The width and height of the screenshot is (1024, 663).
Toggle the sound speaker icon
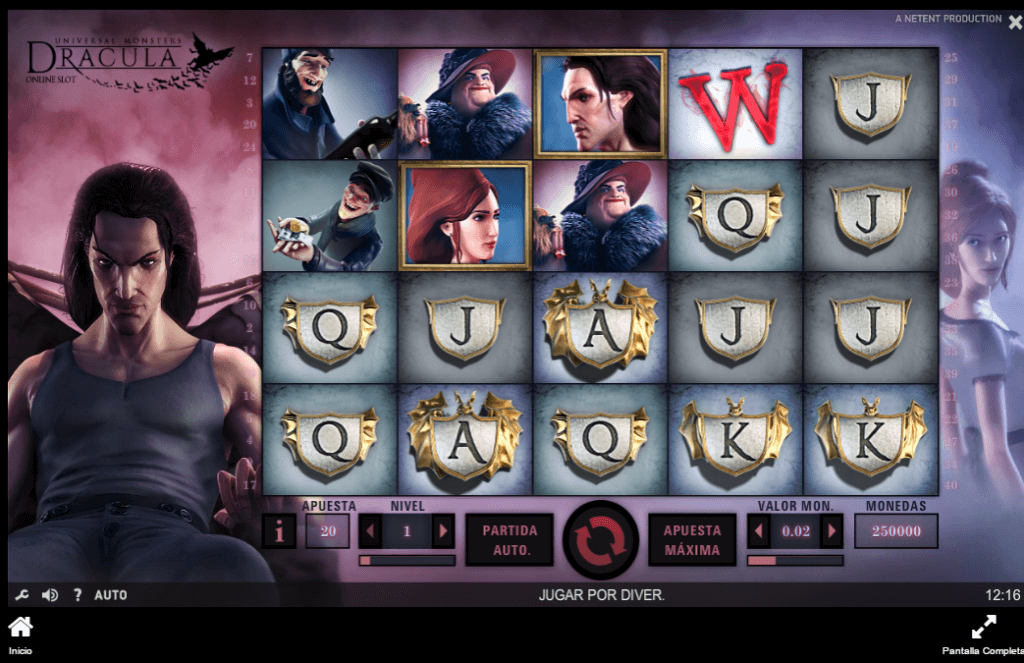(x=49, y=595)
